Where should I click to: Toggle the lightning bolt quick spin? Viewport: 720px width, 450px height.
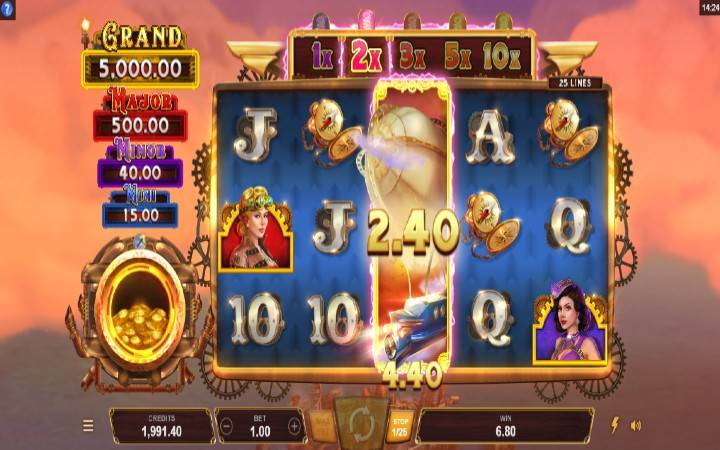coord(614,425)
